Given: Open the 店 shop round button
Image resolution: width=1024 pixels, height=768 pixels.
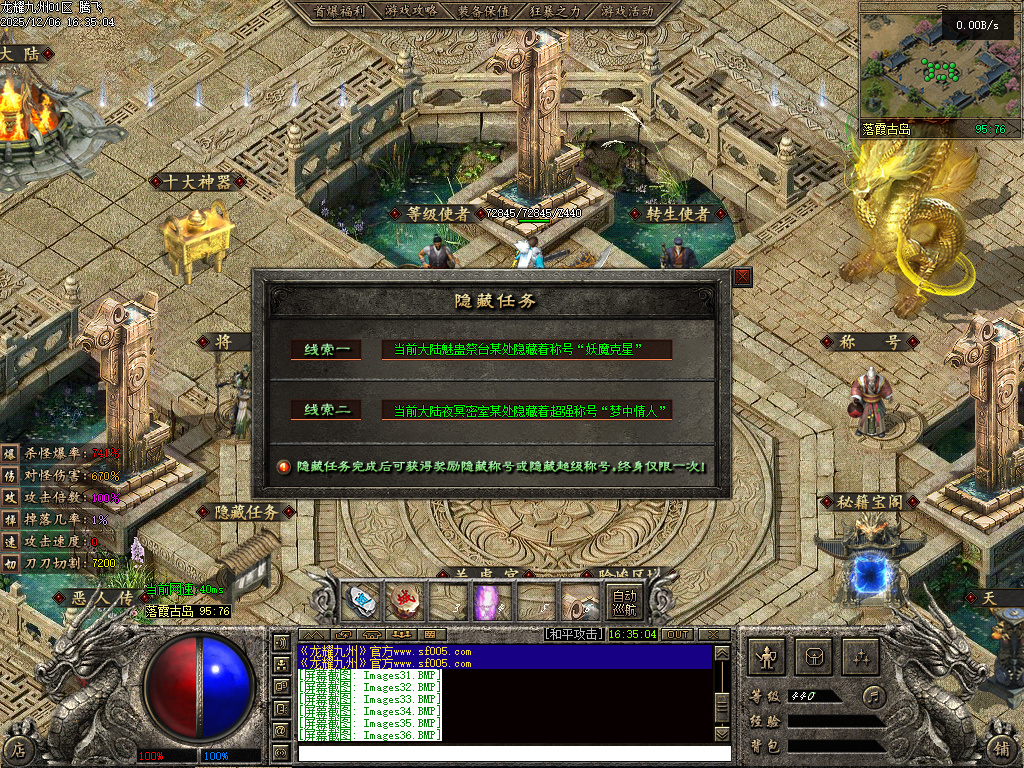Looking at the screenshot, I should 17,748.
